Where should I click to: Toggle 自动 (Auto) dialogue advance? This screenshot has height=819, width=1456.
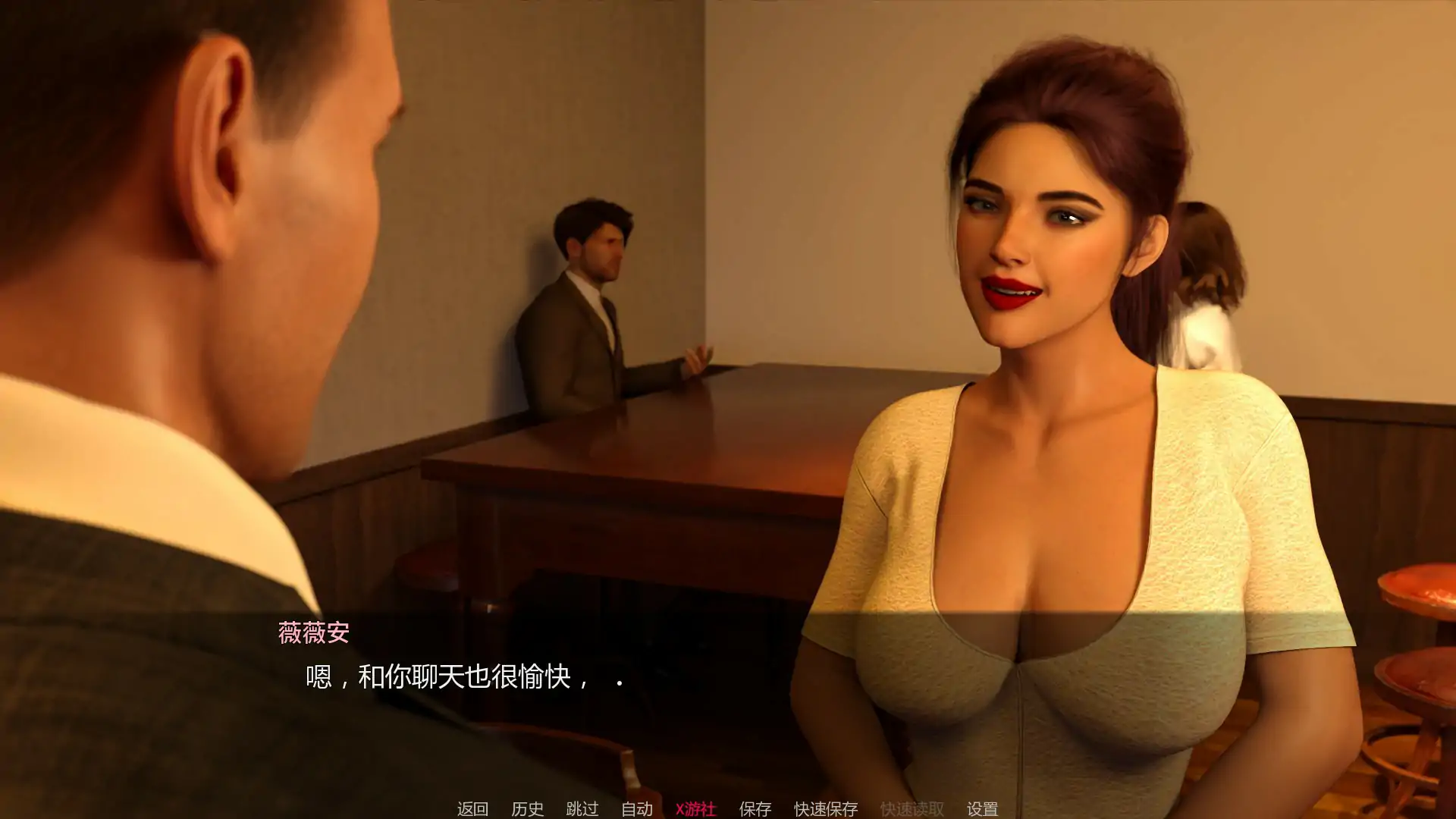click(637, 808)
